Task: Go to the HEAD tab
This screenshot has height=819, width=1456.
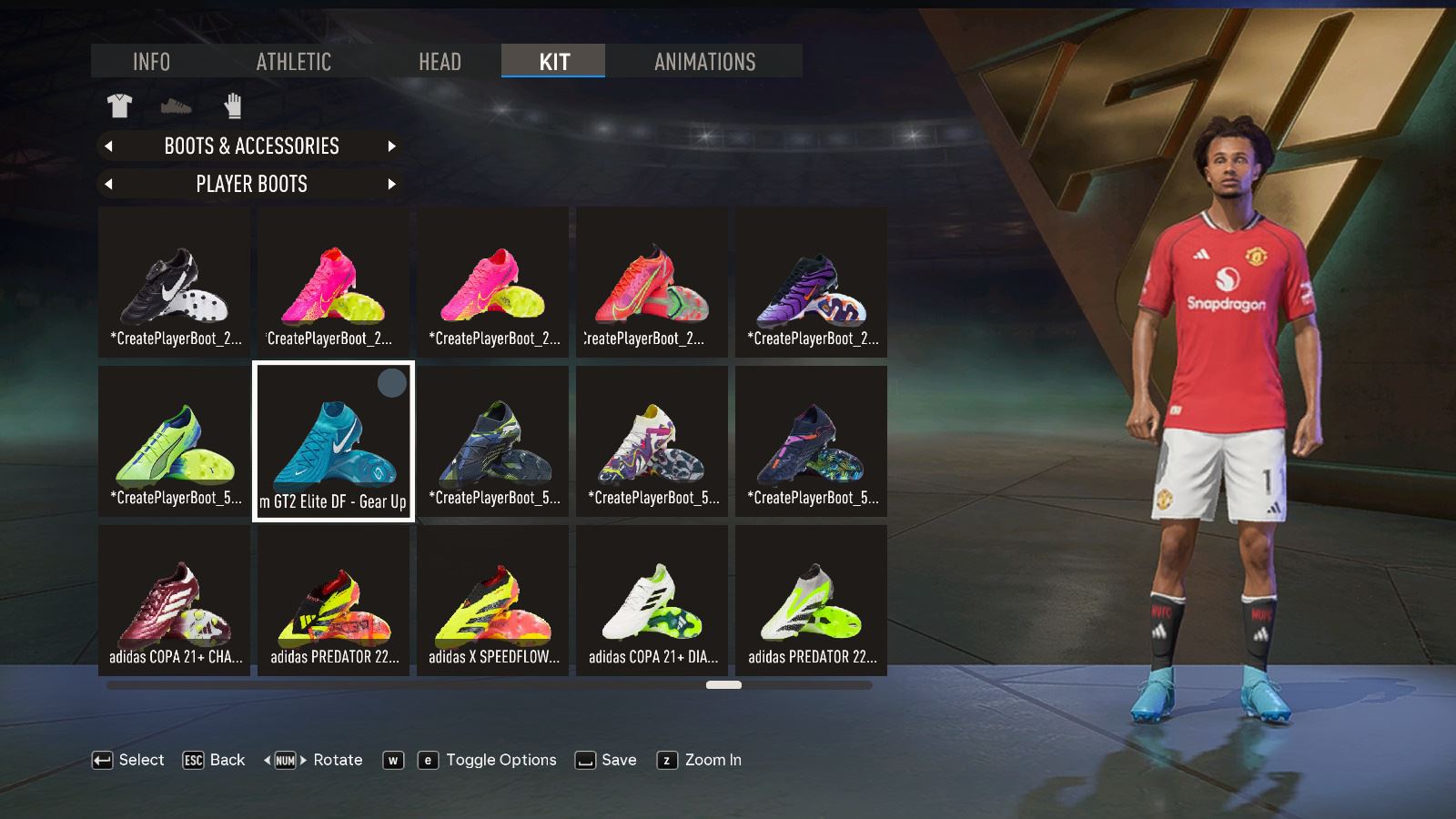Action: (x=440, y=61)
